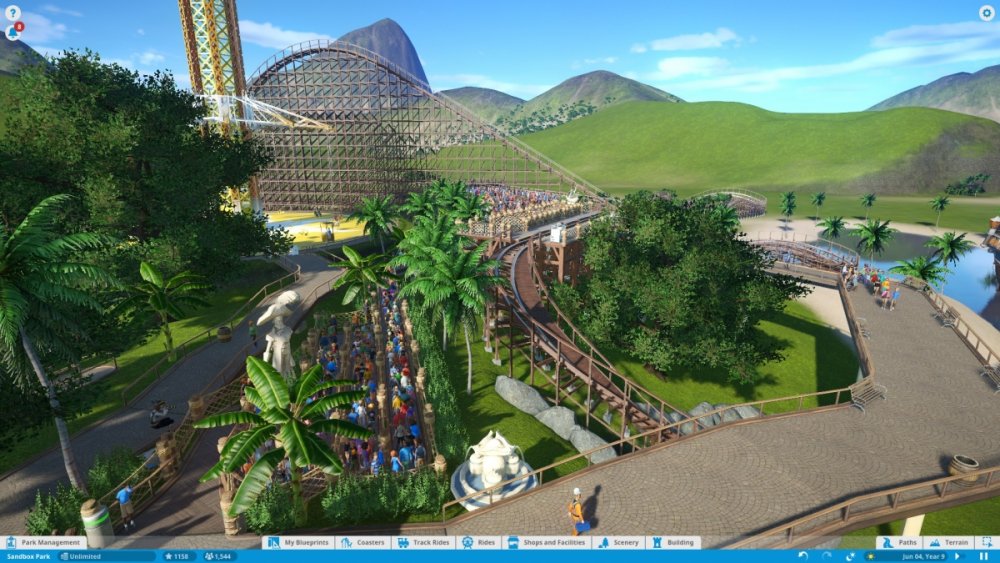Open the settings gear icon
1000x563 pixels.
986,13
